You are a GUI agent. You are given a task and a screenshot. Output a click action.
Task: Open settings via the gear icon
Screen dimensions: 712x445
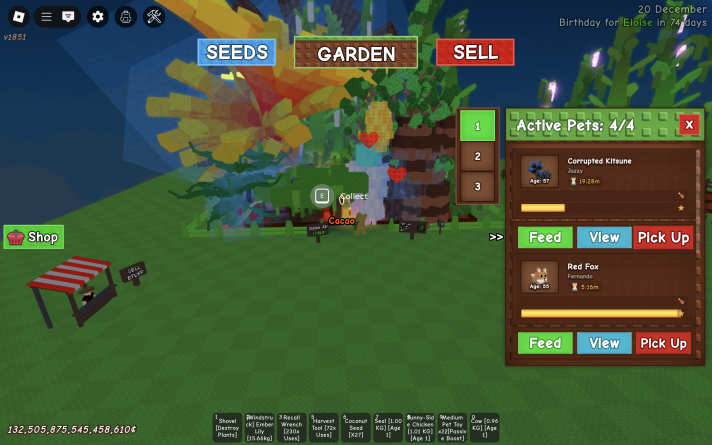pos(97,16)
